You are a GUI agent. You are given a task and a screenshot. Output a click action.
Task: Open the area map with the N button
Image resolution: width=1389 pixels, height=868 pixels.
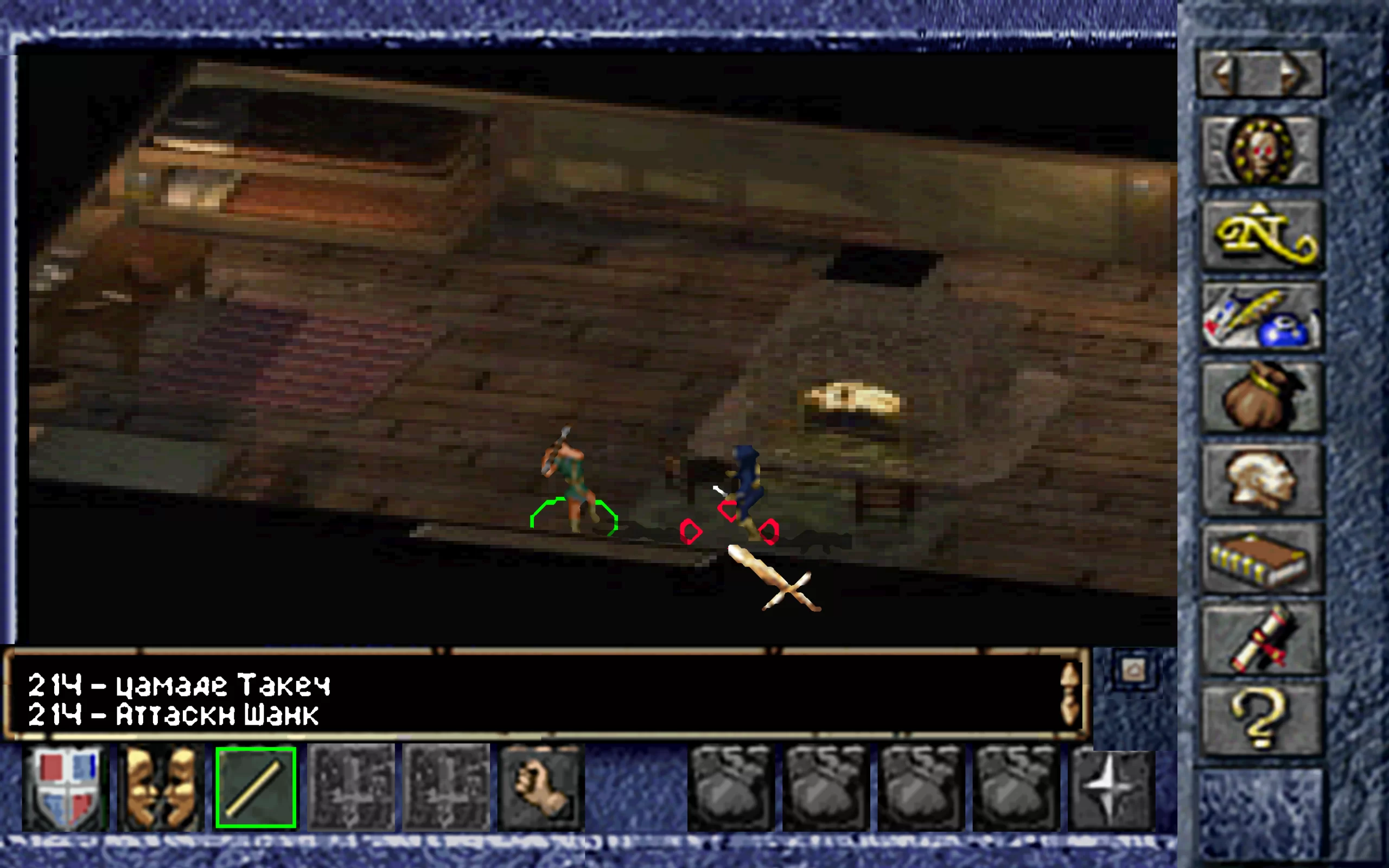coord(1261,235)
